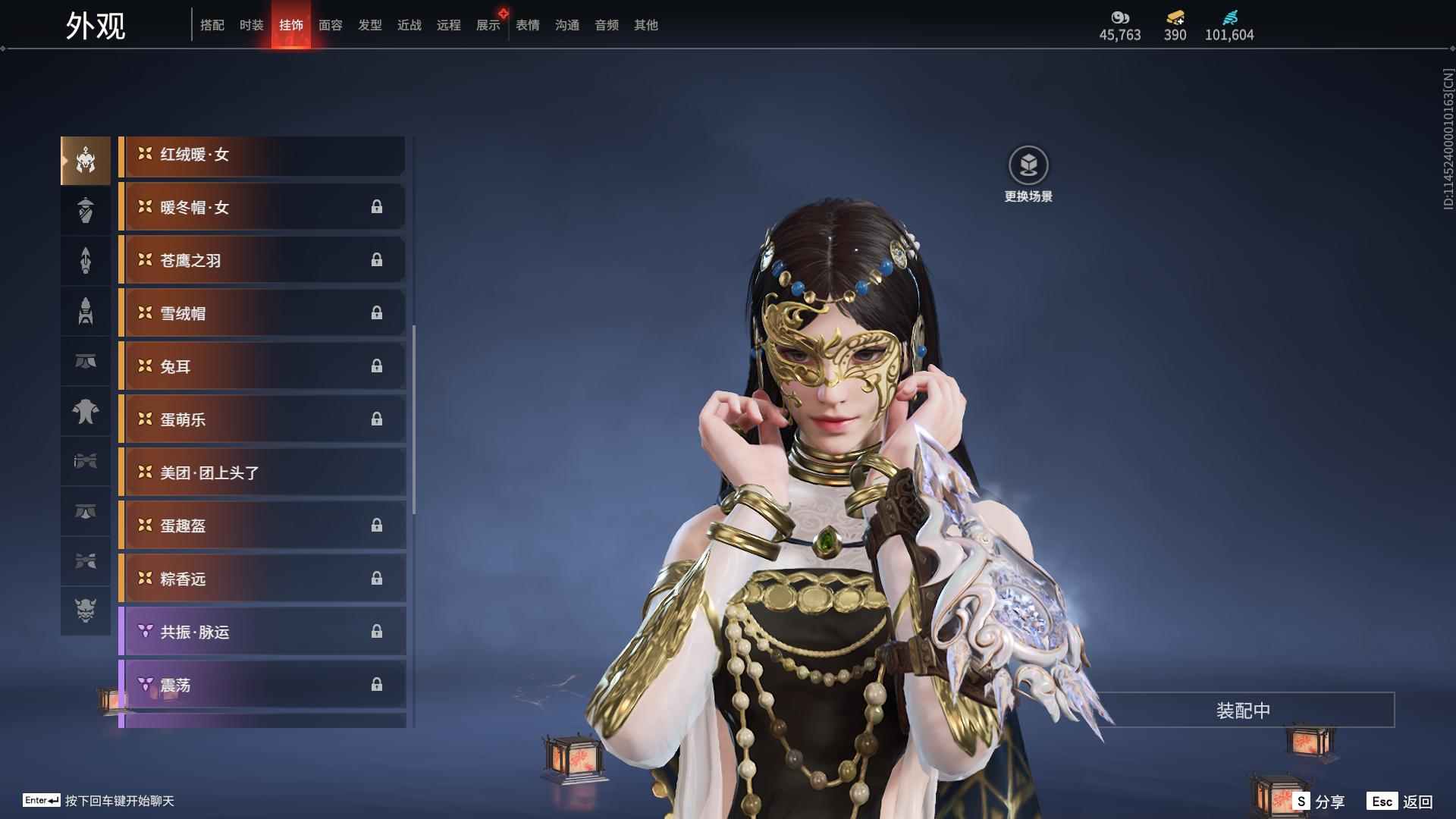
Task: Return using the 返回 button
Action: click(x=1400, y=801)
